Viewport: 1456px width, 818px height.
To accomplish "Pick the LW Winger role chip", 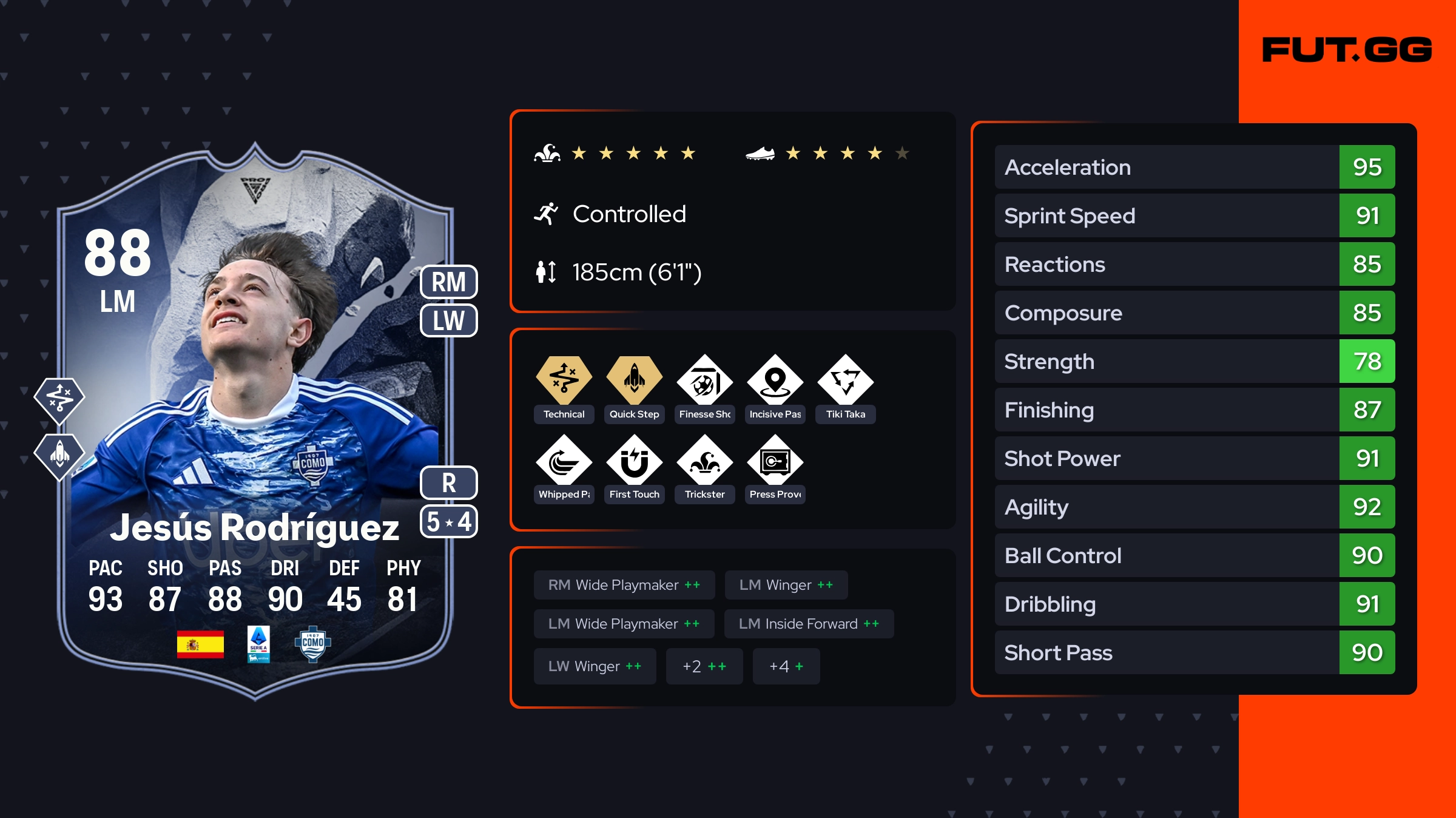I will coord(595,666).
